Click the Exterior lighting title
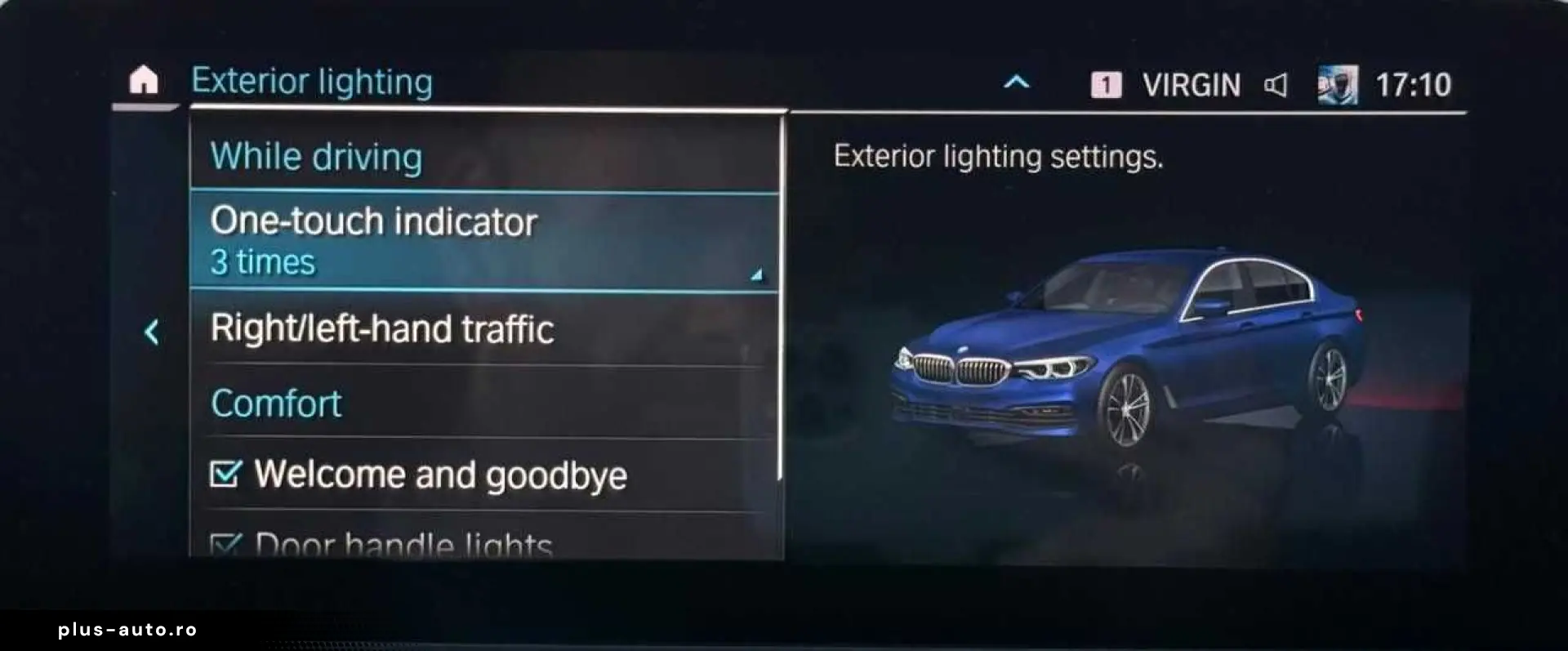Viewport: 1568px width, 651px height. (x=311, y=80)
